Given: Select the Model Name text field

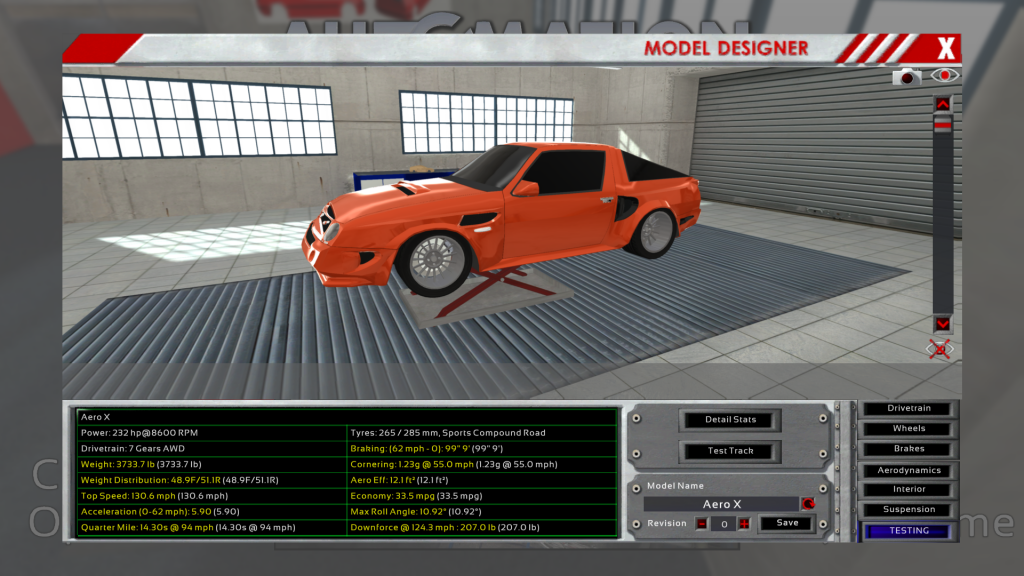Looking at the screenshot, I should click(720, 505).
